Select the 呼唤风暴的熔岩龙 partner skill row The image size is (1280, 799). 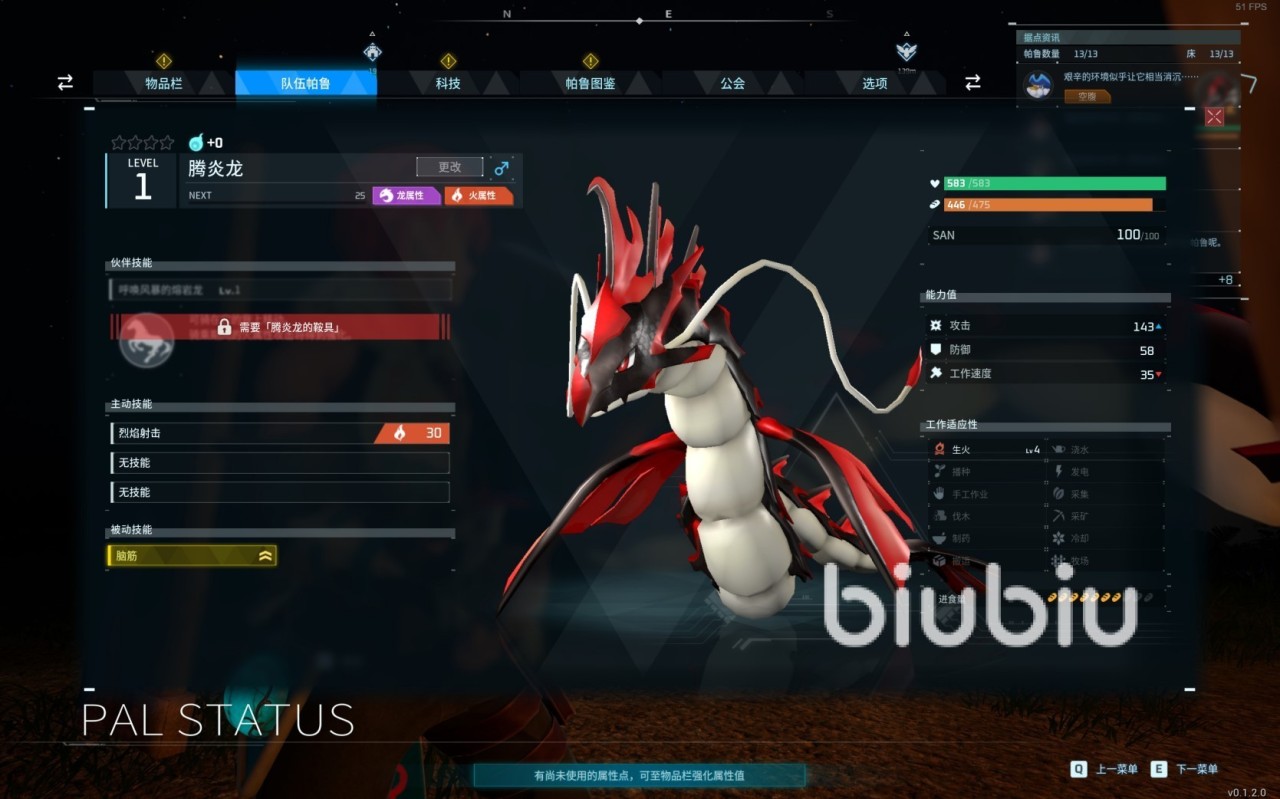280,290
